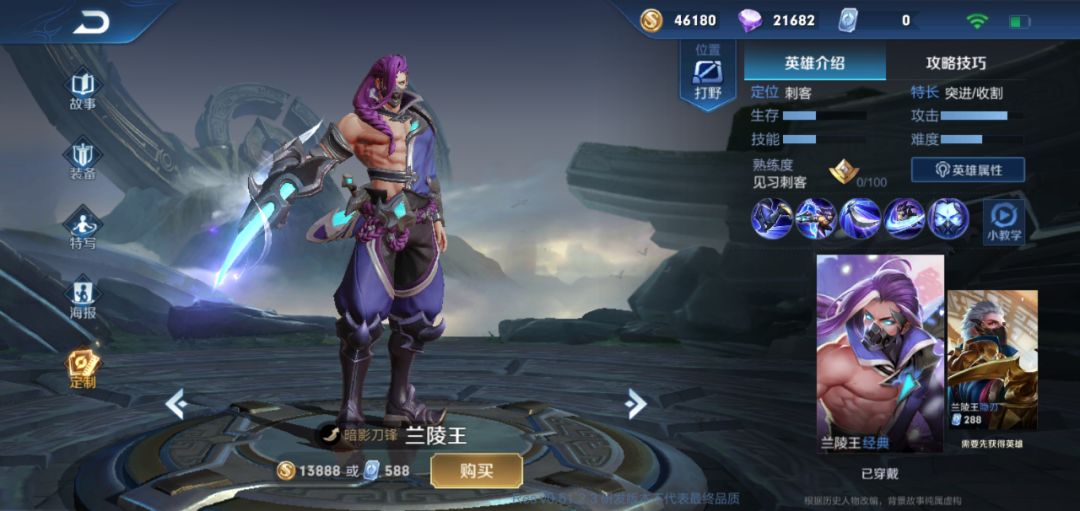Show the next hero with right arrow
This screenshot has height=511, width=1080.
click(x=635, y=403)
